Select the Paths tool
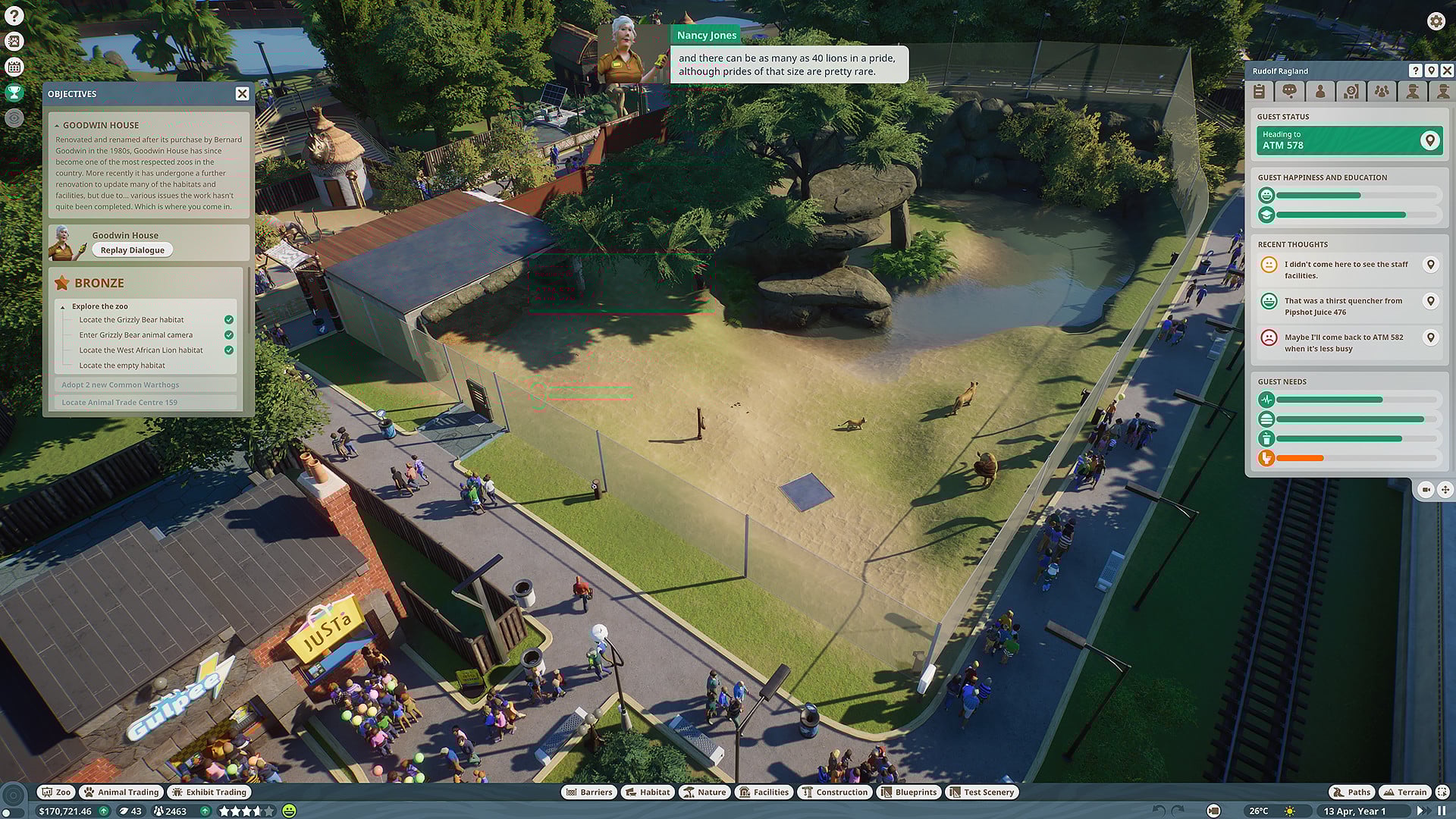This screenshot has height=819, width=1456. pyautogui.click(x=1351, y=792)
